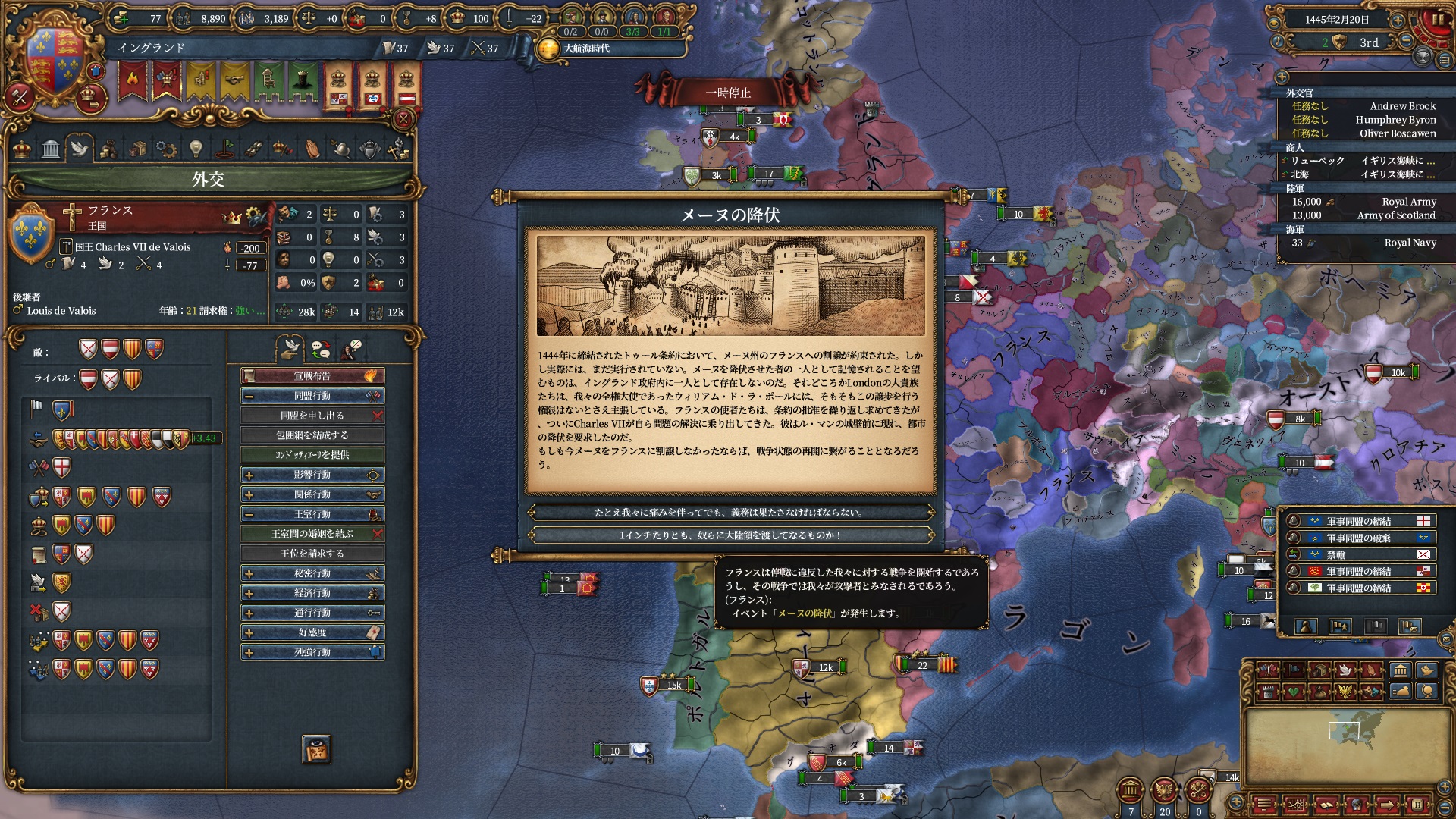Expand the 影響行動 influence actions

tap(312, 475)
